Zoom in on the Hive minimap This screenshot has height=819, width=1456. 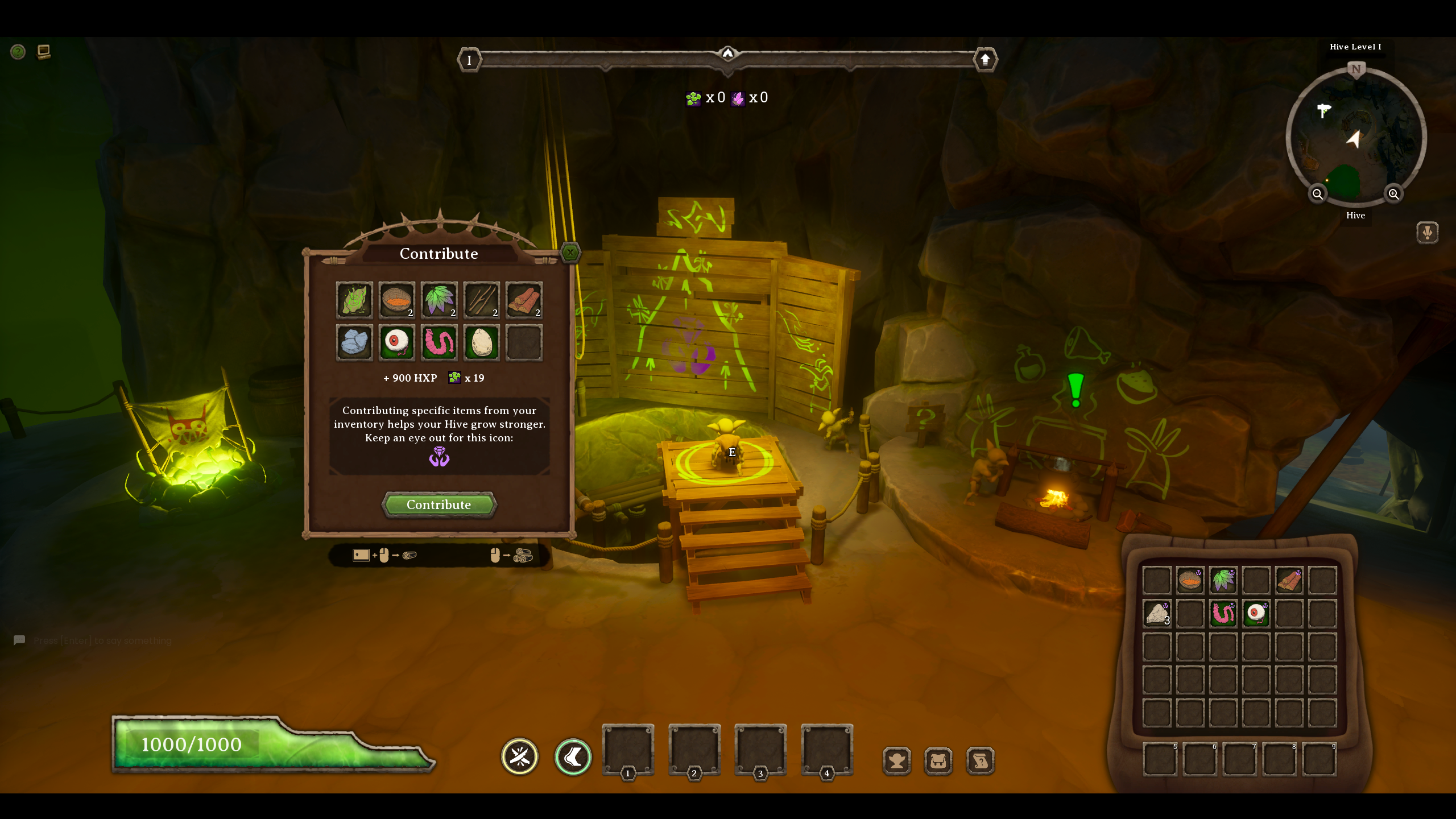tap(1395, 194)
